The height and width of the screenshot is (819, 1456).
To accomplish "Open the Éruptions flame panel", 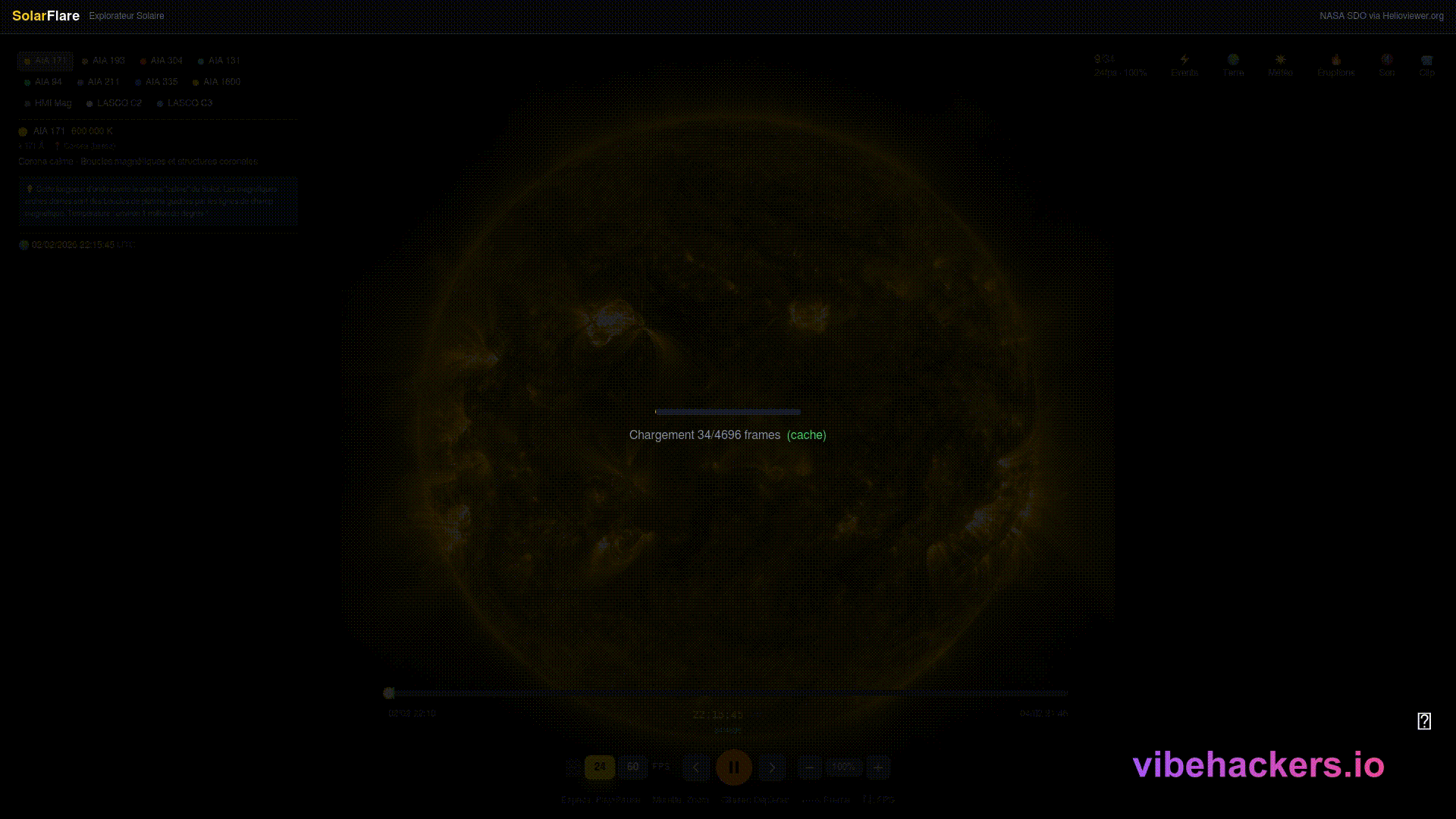I will point(1335,65).
